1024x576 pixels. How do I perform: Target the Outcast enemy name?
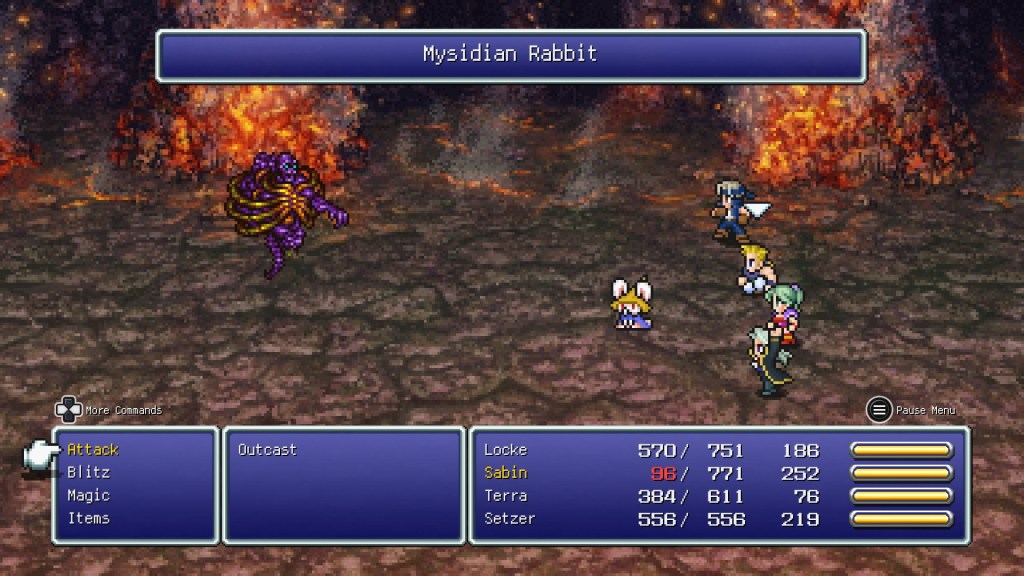pyautogui.click(x=267, y=450)
